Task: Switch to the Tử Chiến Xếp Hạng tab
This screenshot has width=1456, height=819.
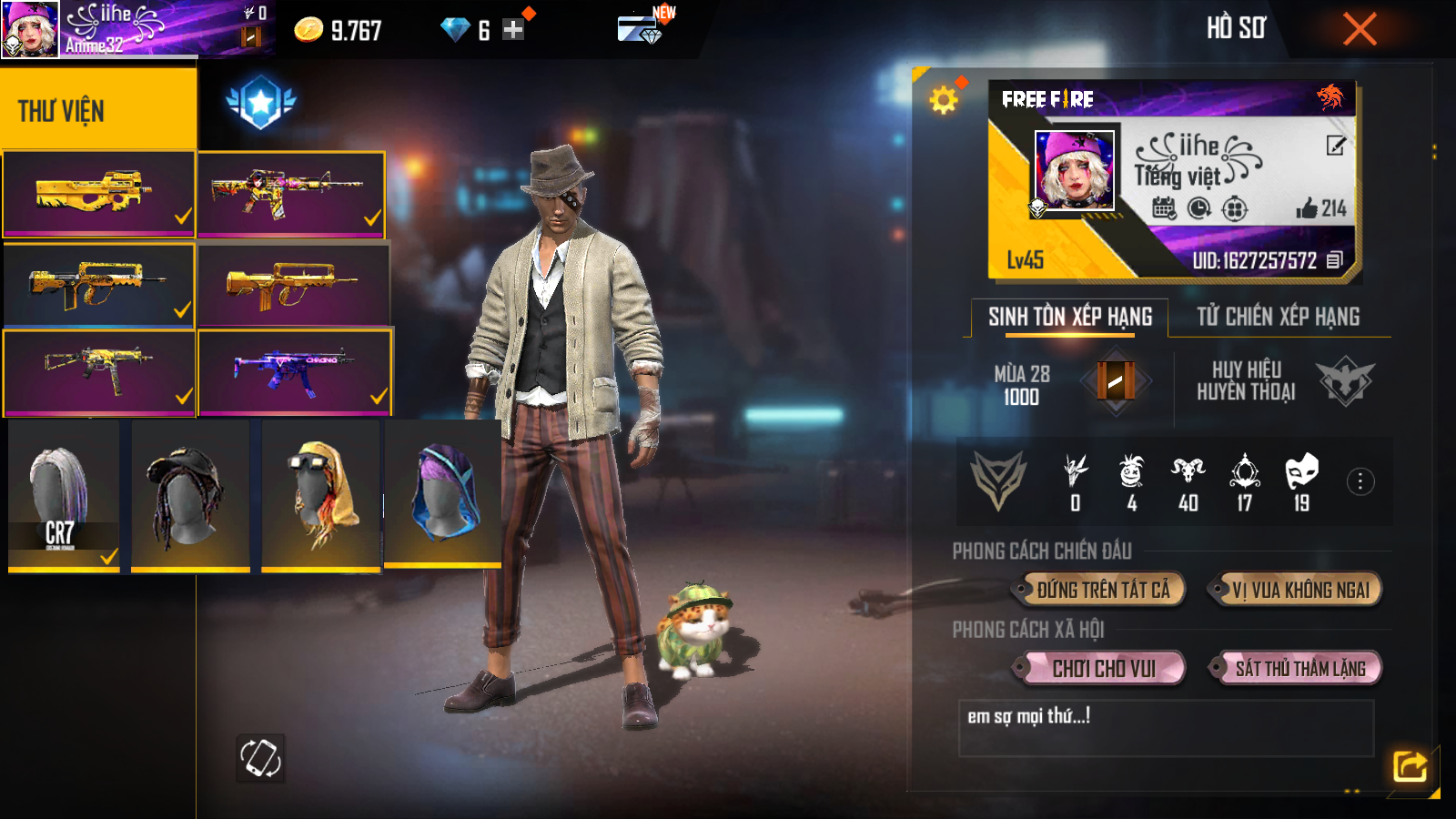Action: coord(1278,317)
